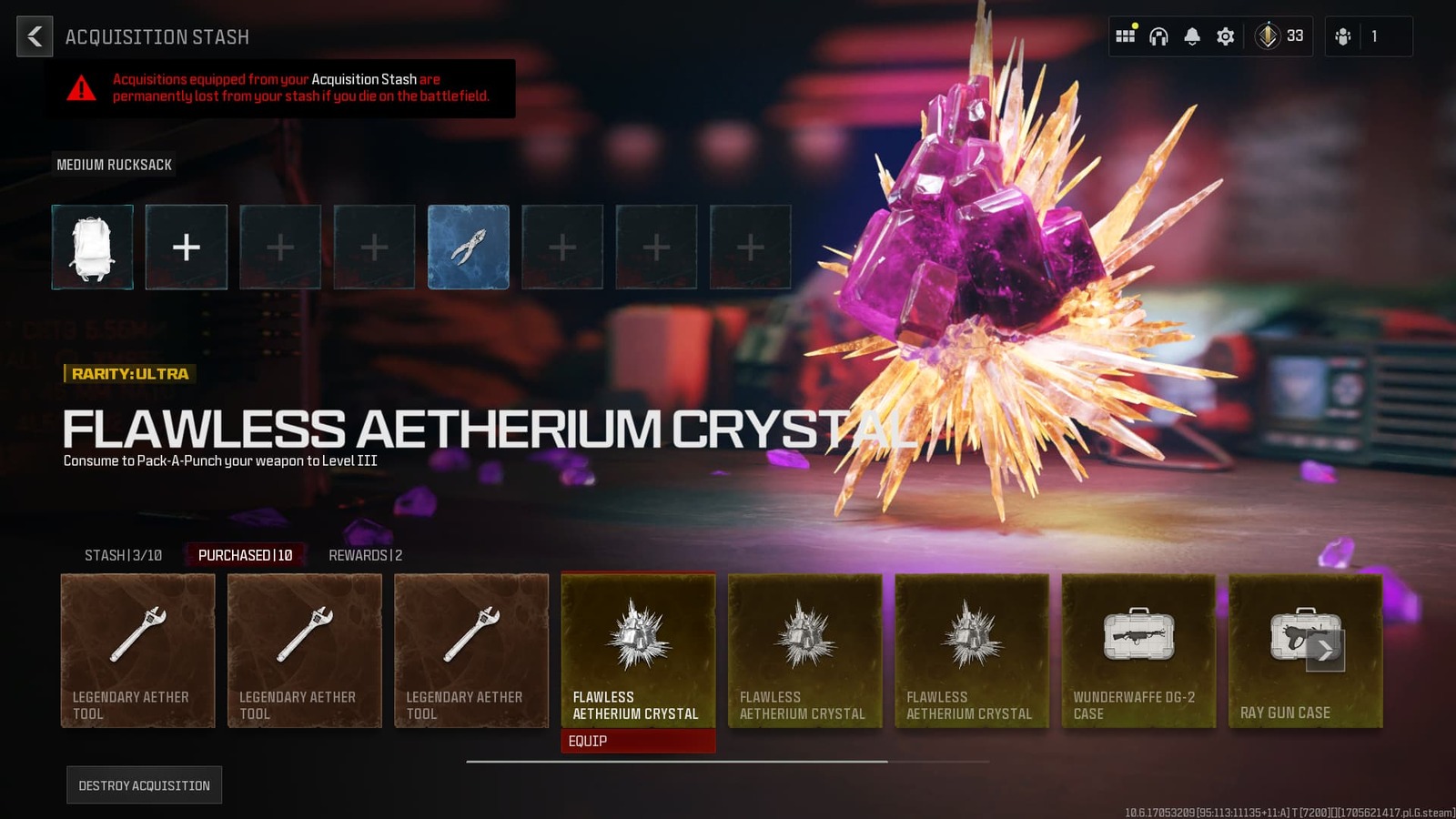This screenshot has width=1456, height=819.
Task: Open the grid menu icon
Action: 1126,36
